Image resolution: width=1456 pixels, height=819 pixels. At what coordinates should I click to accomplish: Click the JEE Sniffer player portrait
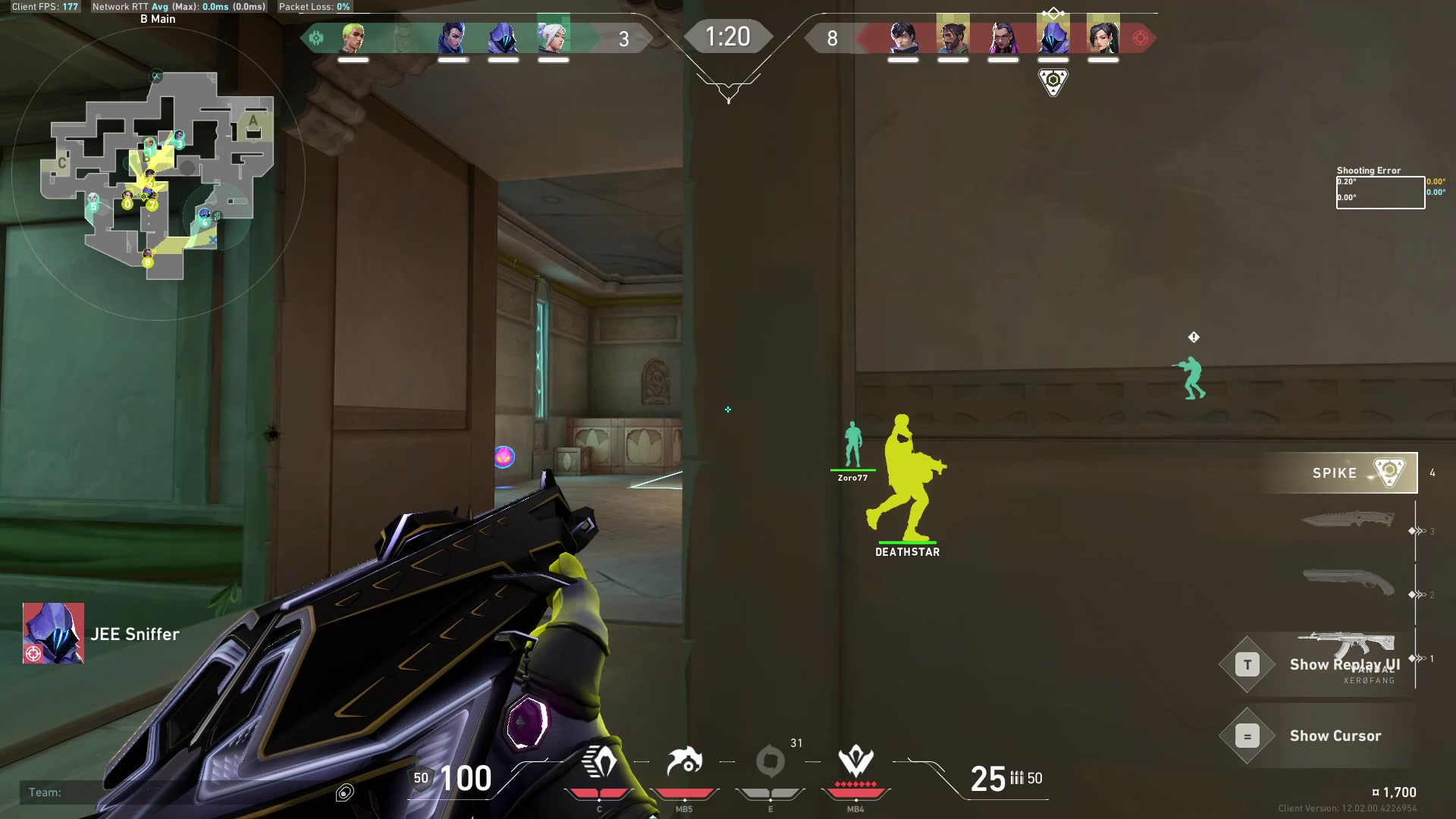pos(53,633)
